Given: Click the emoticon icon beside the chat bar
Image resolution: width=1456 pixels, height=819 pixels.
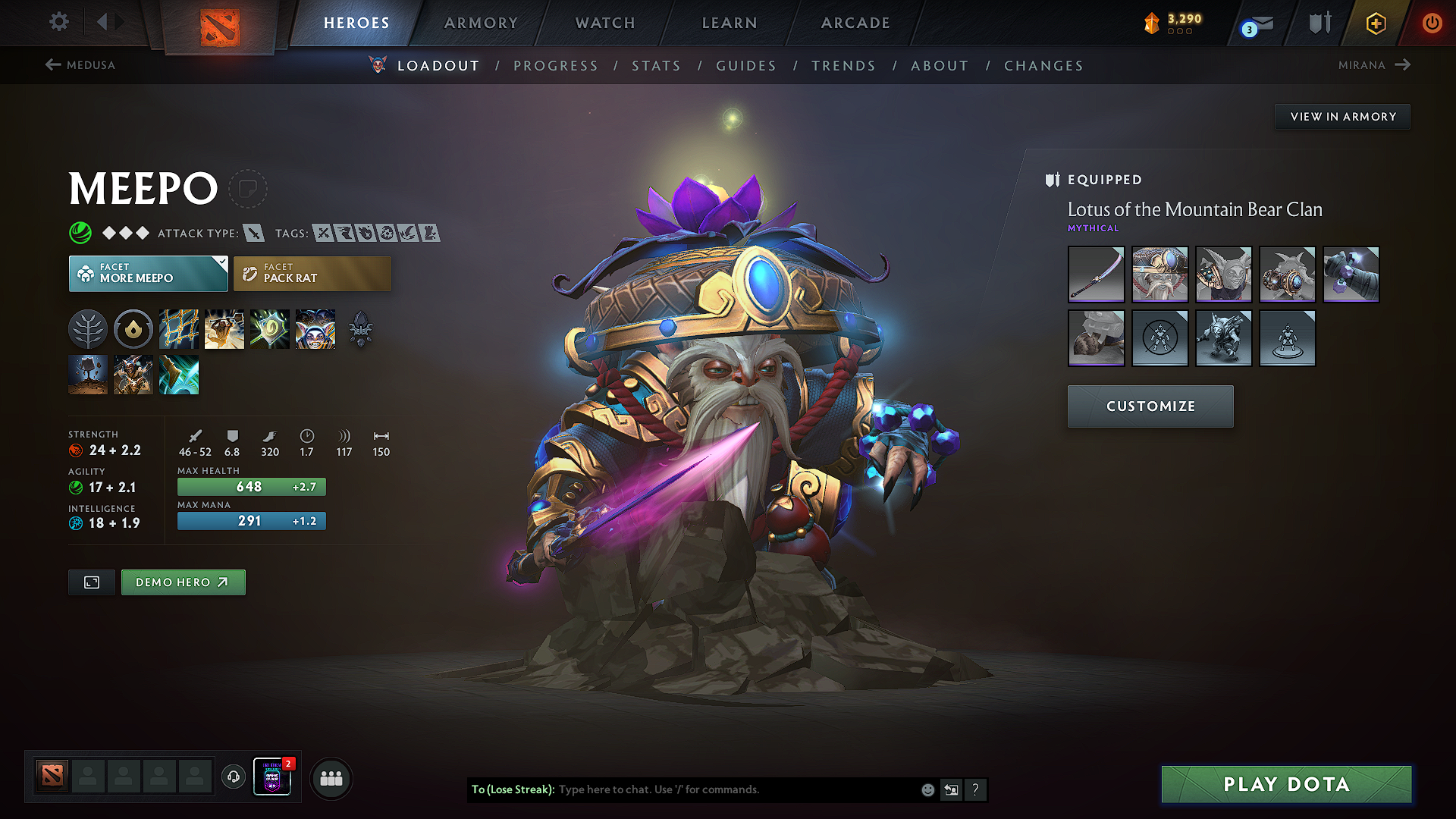Looking at the screenshot, I should (x=927, y=789).
